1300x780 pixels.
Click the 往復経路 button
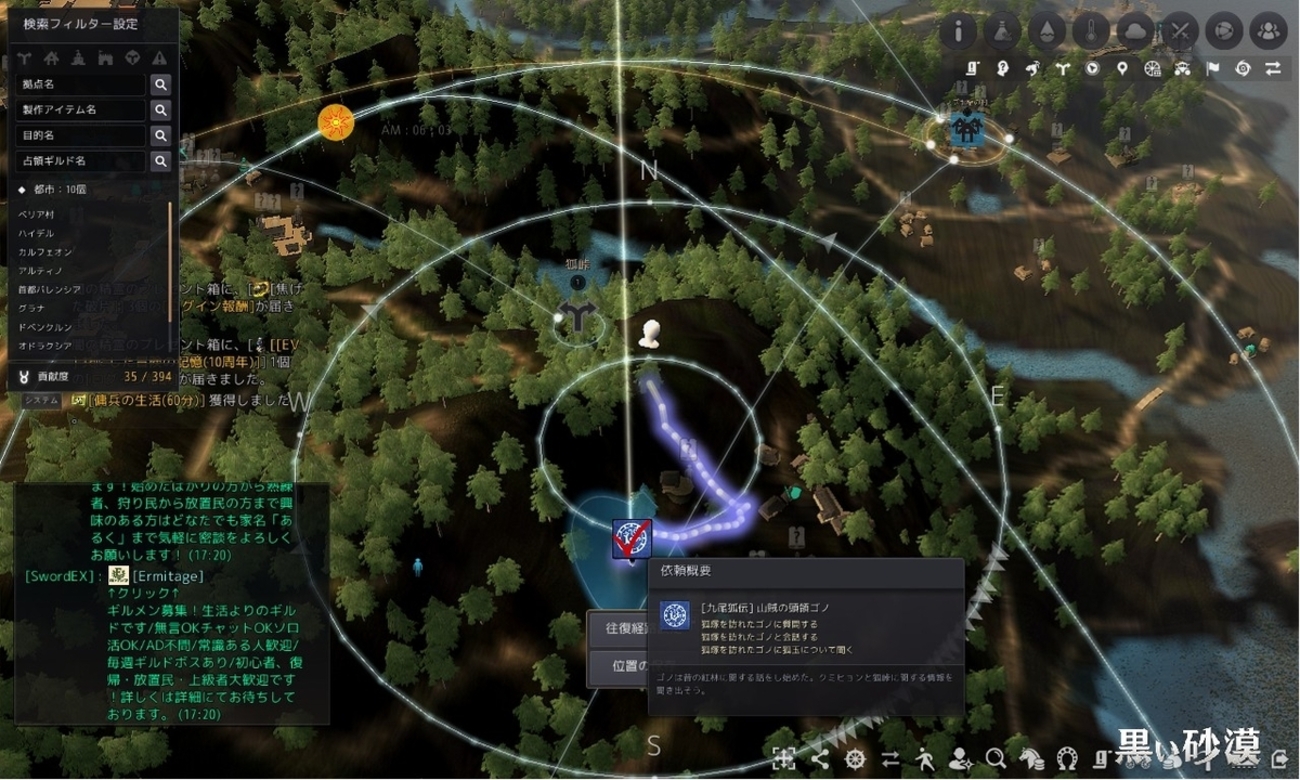click(620, 629)
